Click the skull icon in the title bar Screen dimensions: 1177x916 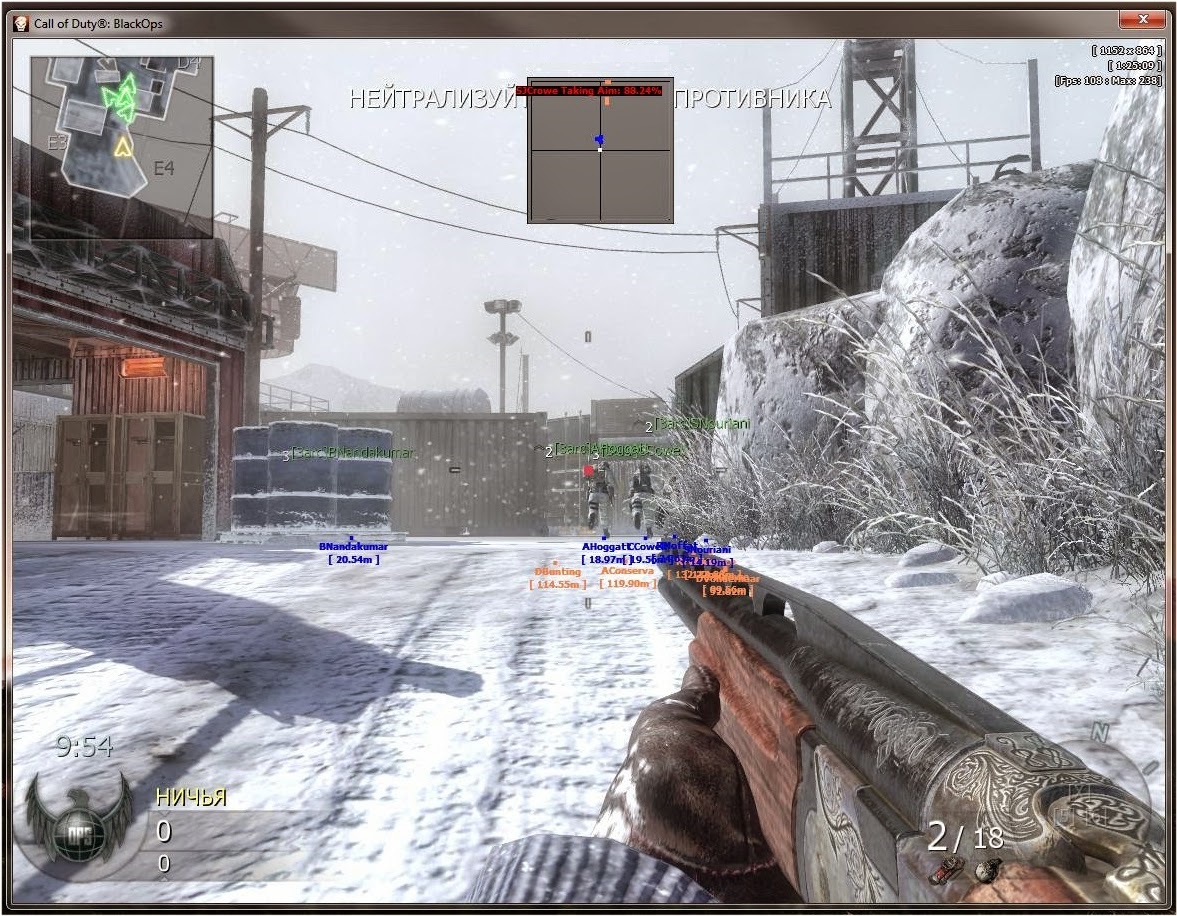point(22,23)
